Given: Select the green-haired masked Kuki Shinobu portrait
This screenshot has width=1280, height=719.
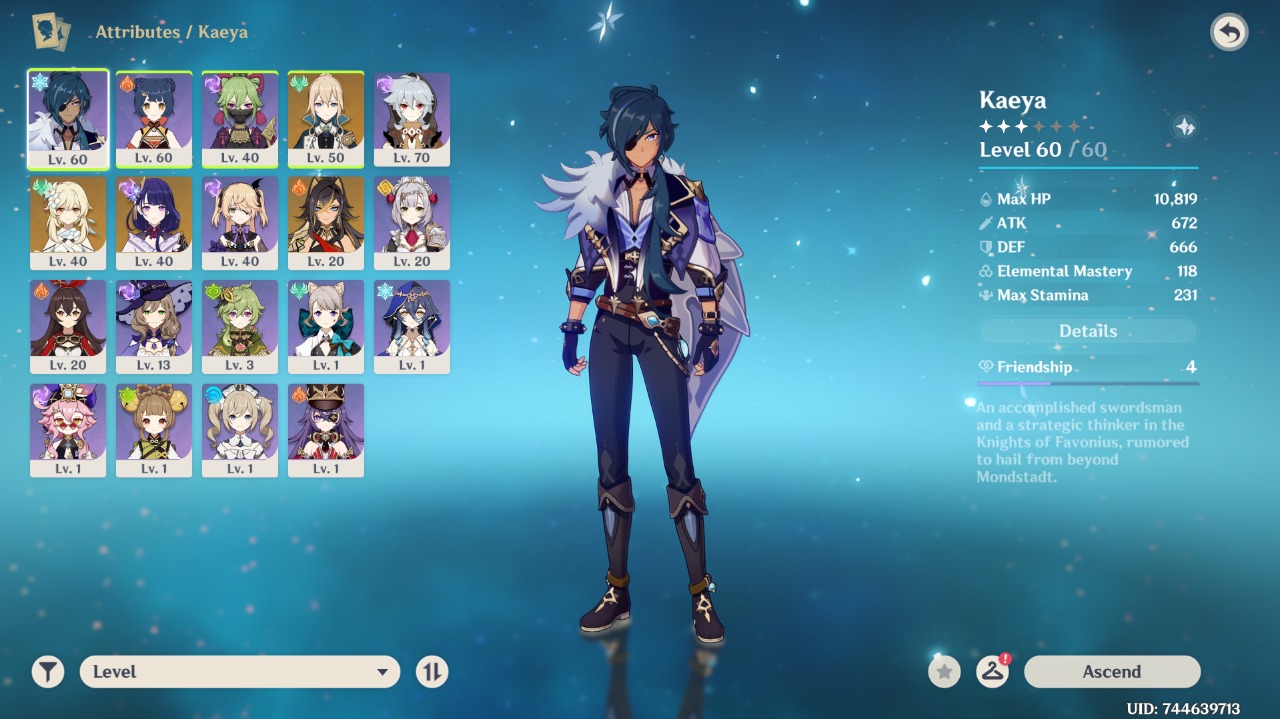Looking at the screenshot, I should coord(240,118).
